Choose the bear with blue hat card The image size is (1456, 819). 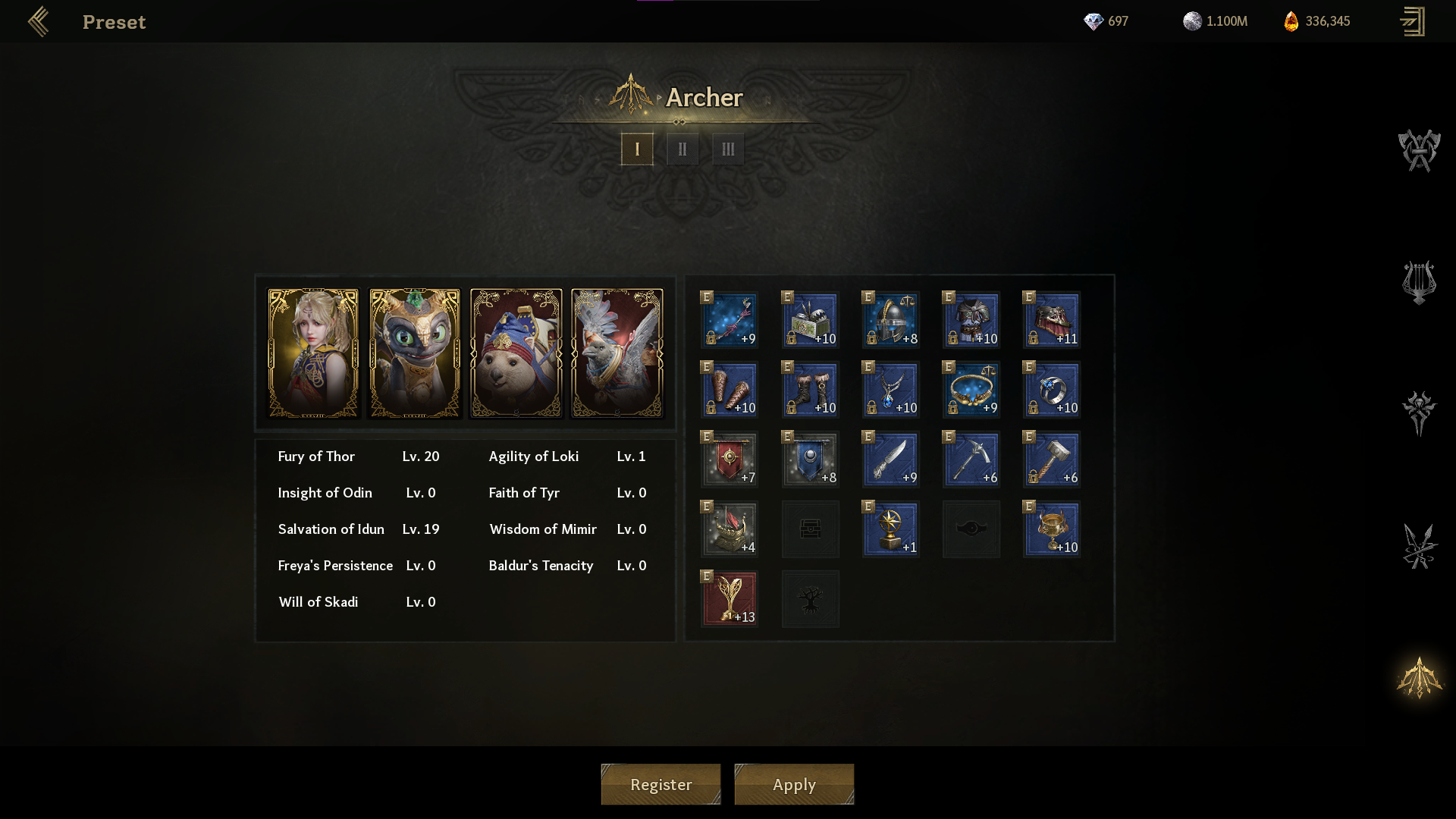click(516, 353)
